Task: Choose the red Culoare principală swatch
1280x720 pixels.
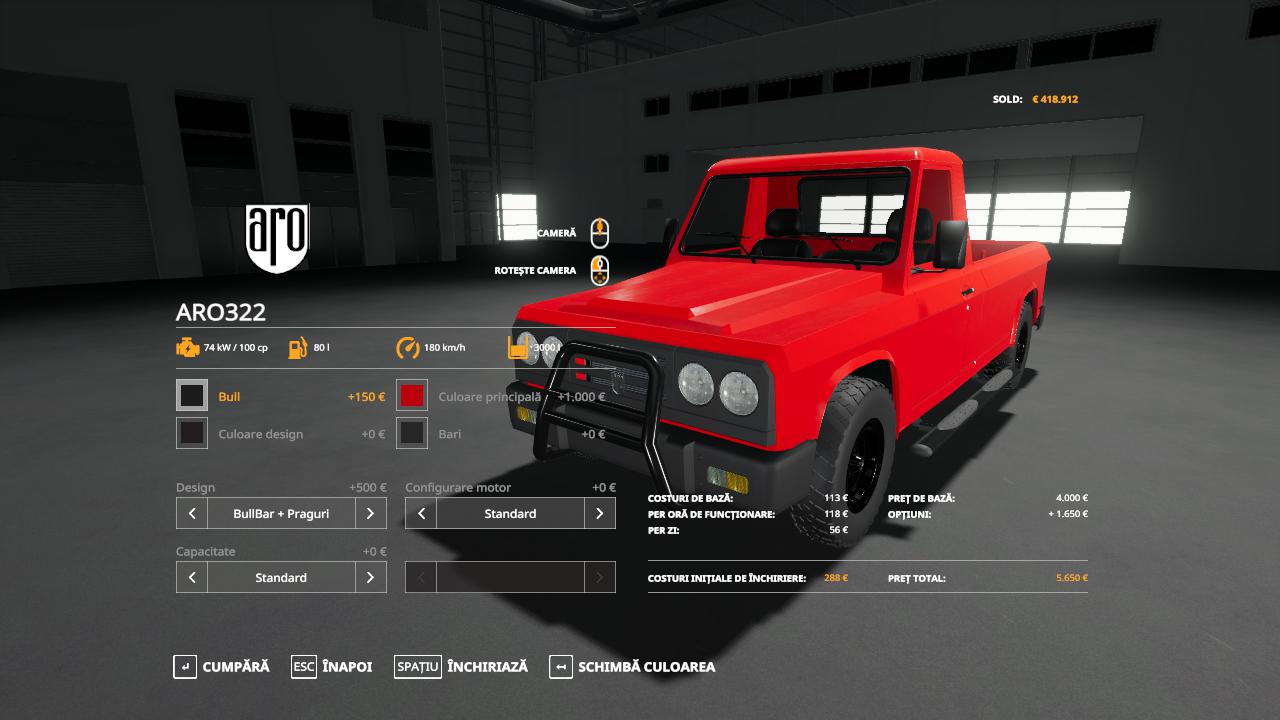Action: point(412,396)
